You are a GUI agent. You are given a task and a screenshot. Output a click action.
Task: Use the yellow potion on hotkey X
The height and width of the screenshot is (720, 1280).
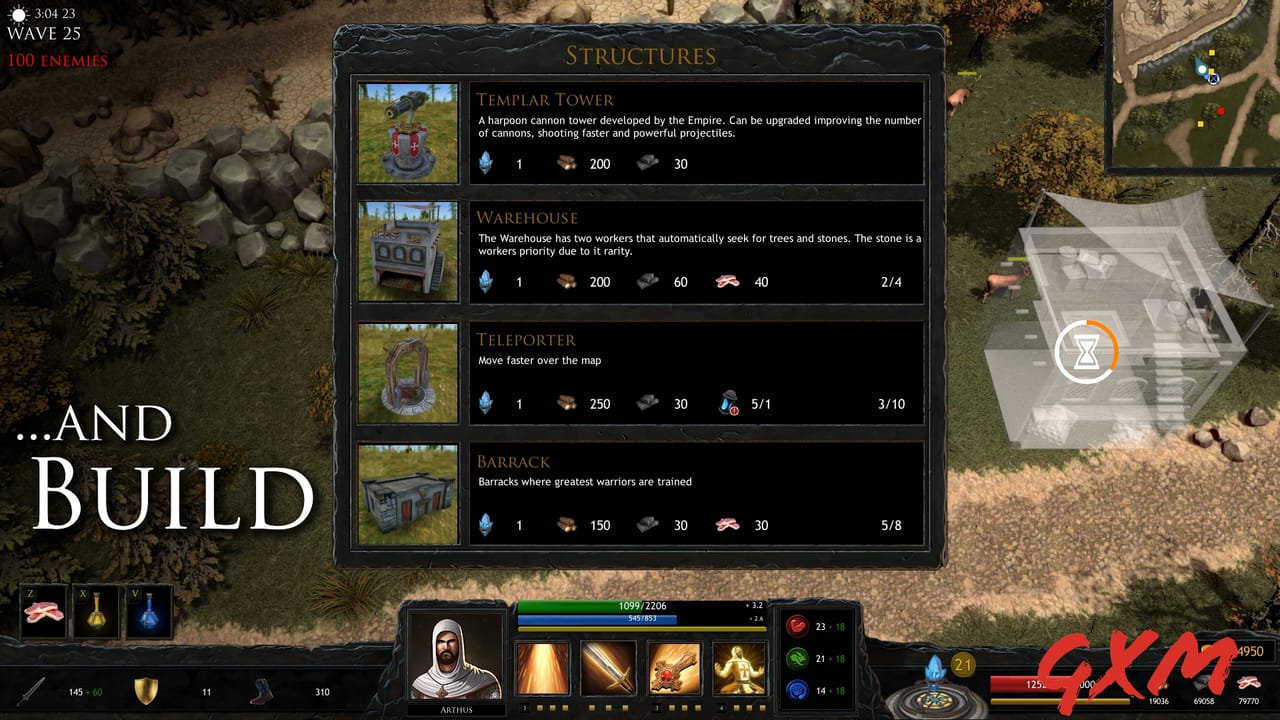pos(94,613)
